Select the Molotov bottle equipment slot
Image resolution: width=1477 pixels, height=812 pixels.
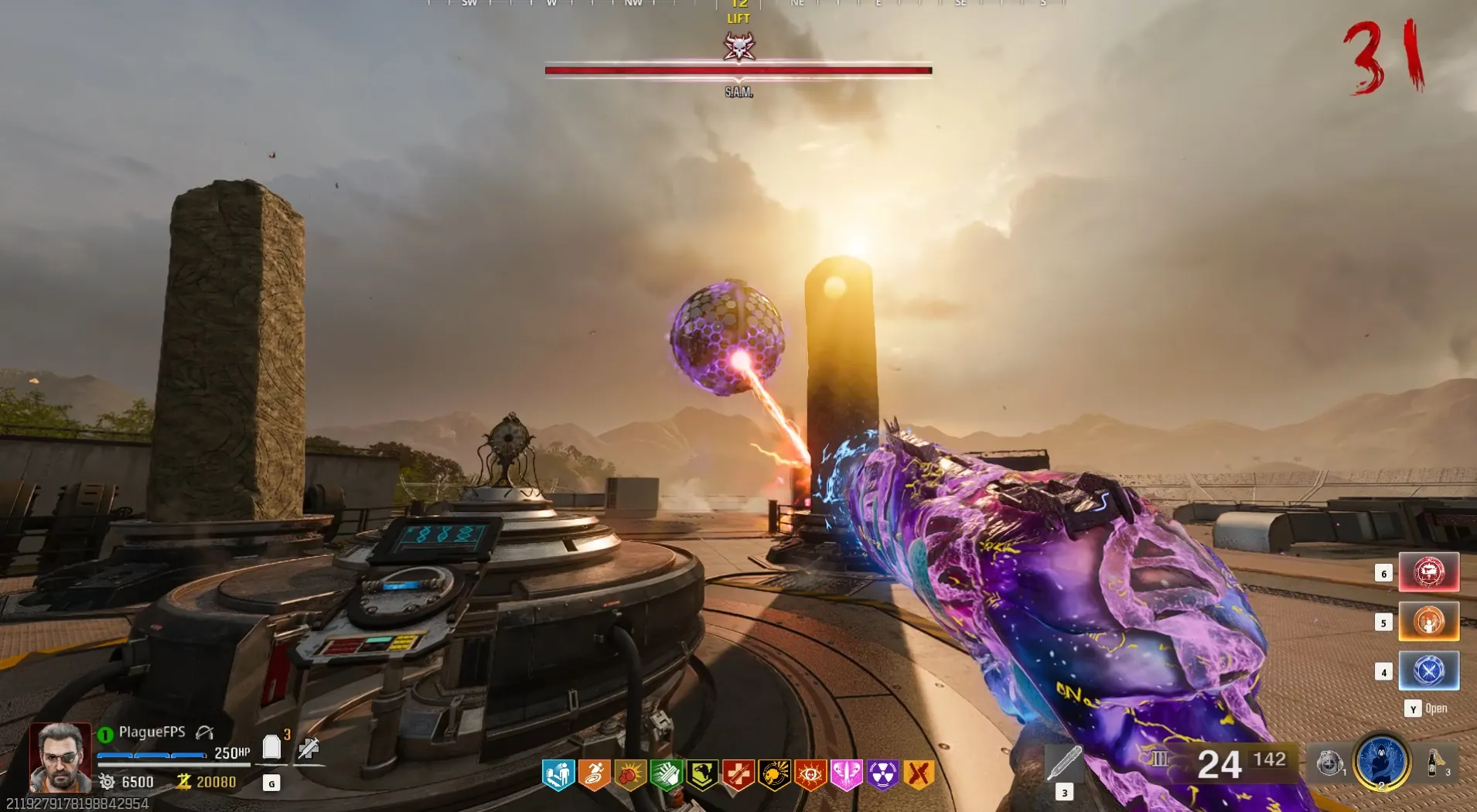(x=1434, y=763)
